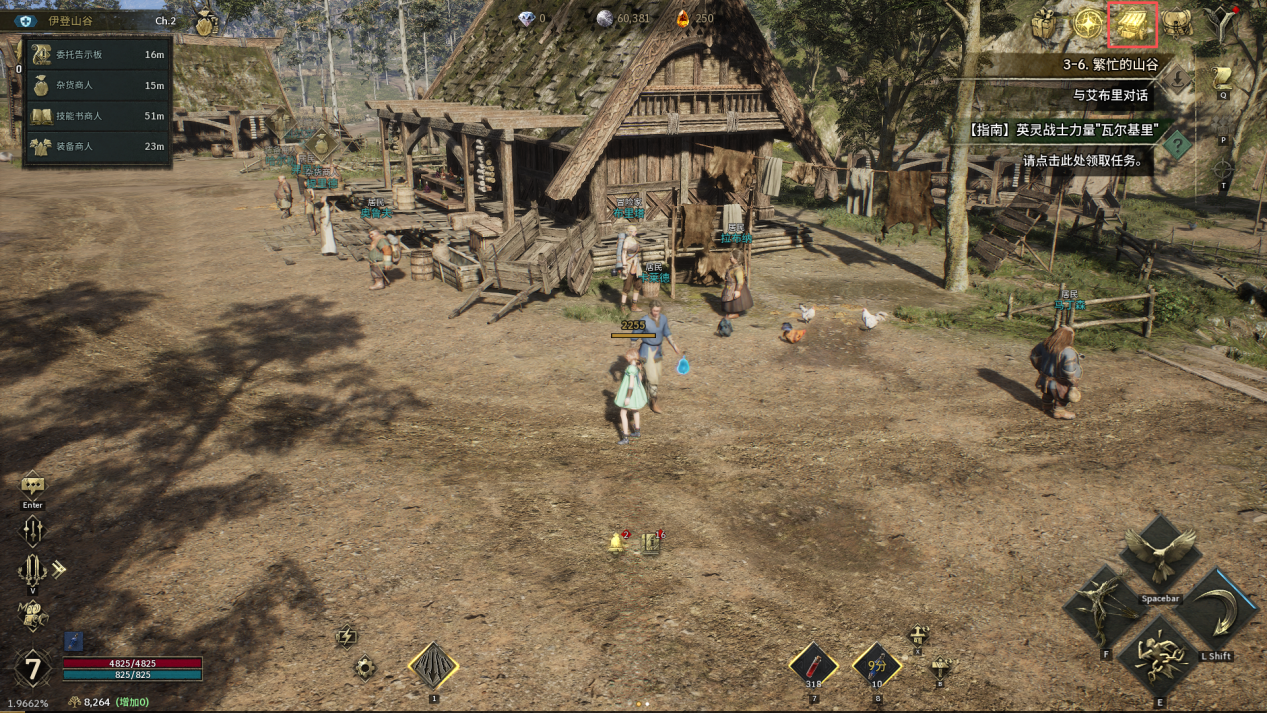Screen dimensions: 1267x713
Task: Activate the eagle ability icon
Action: coord(1160,553)
